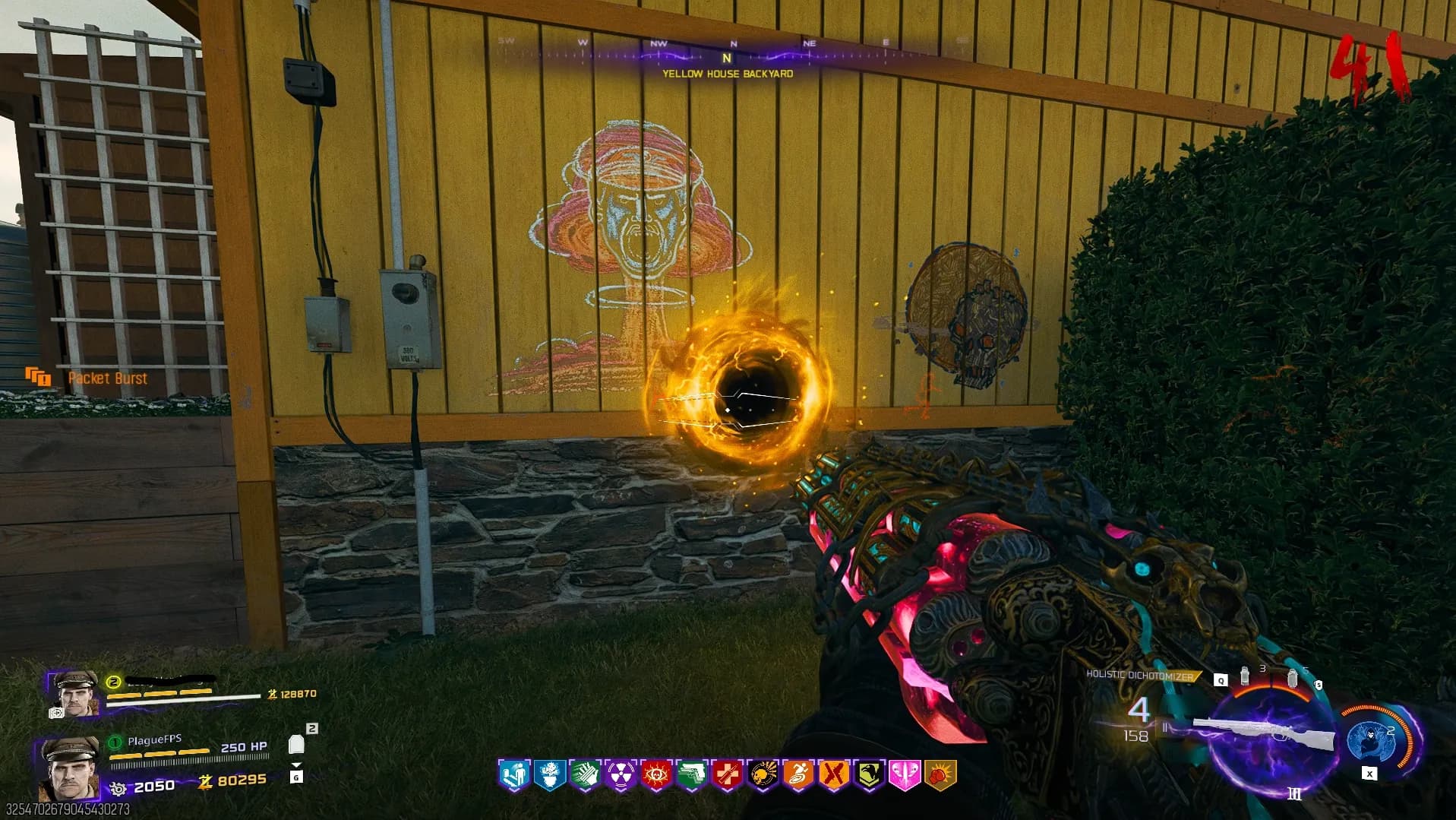Click the compass bar at the top
Image resolution: width=1456 pixels, height=820 pixels.
[x=727, y=52]
